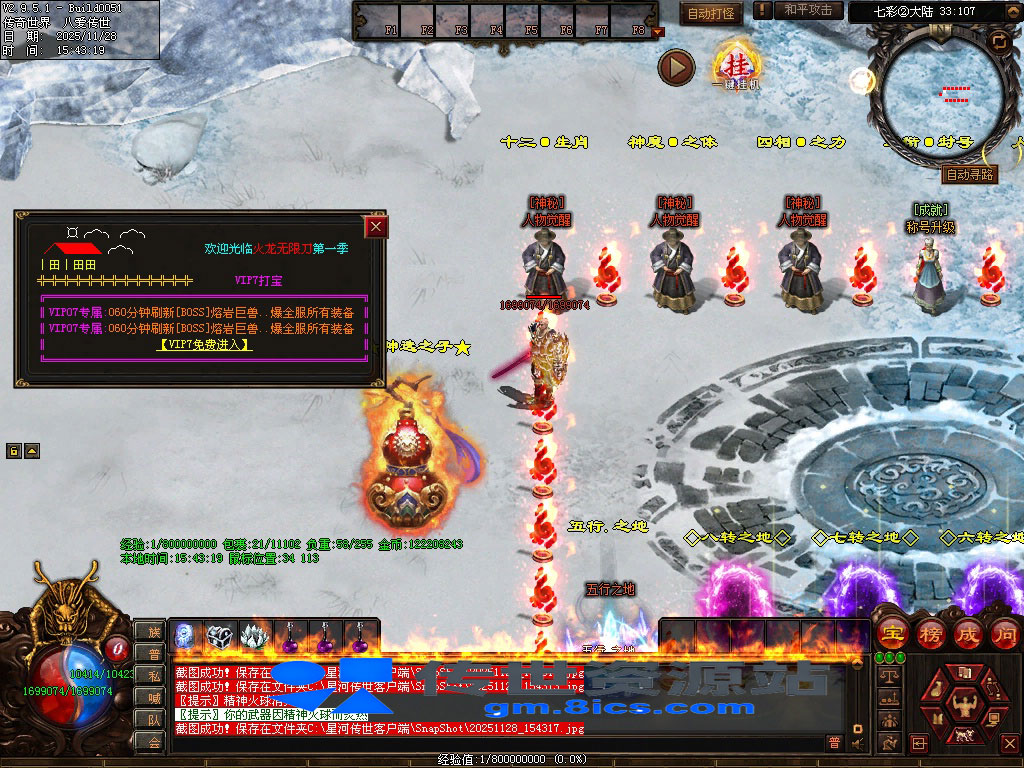Switch the 和平攻击 attack mode
This screenshot has width=1024, height=768.
[807, 10]
